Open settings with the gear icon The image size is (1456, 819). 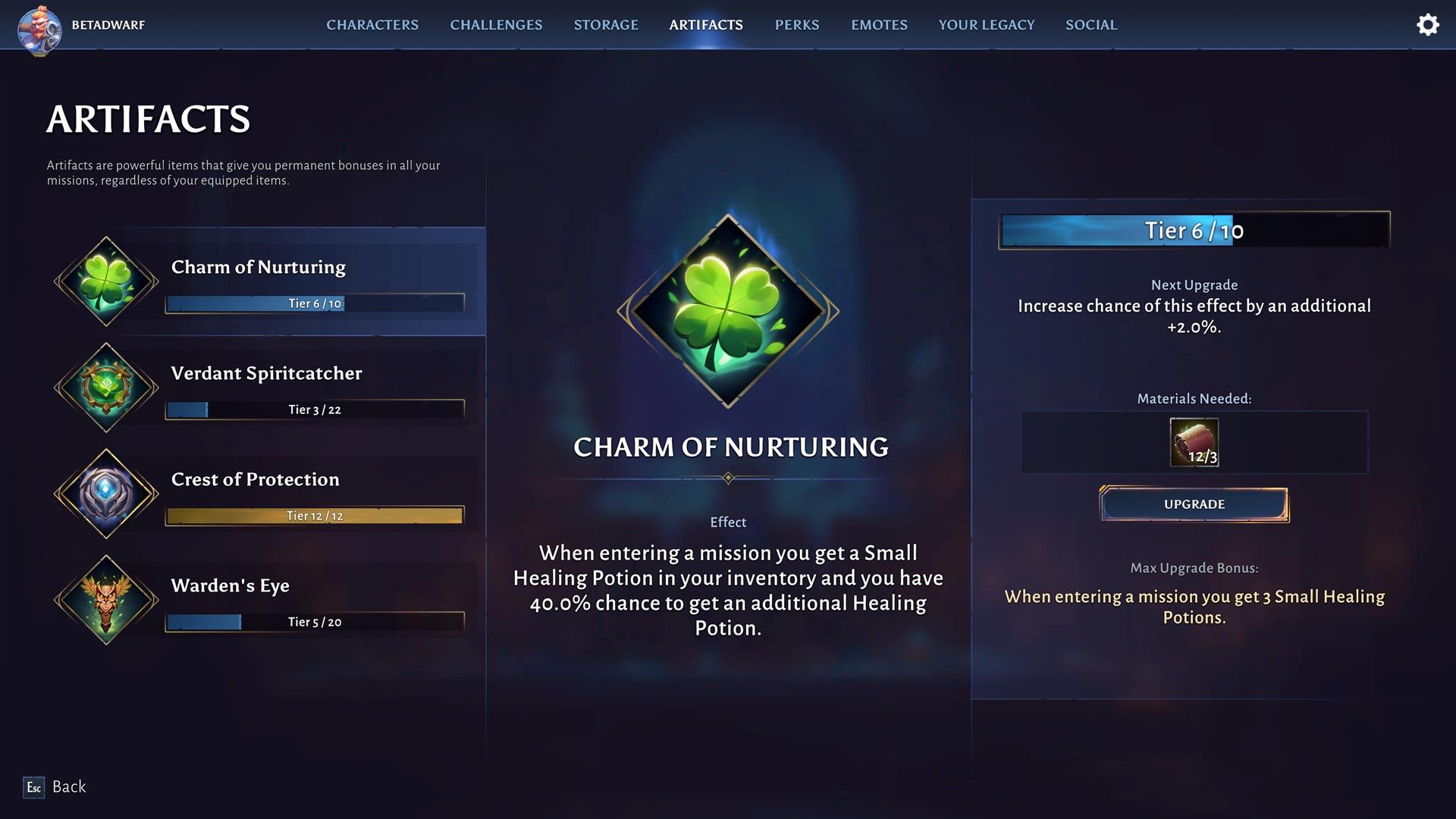1428,25
